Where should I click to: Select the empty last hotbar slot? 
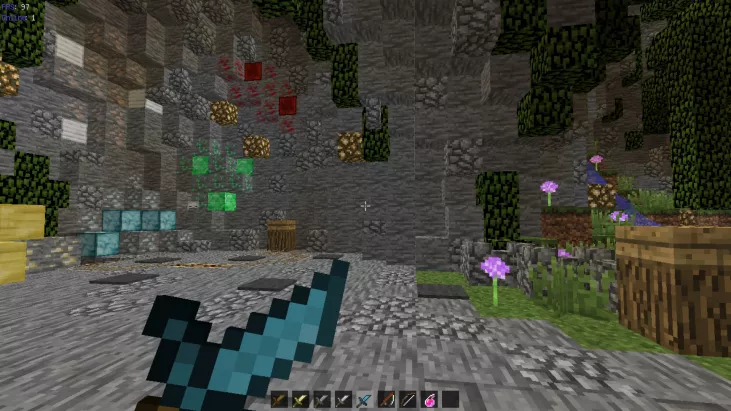click(451, 400)
